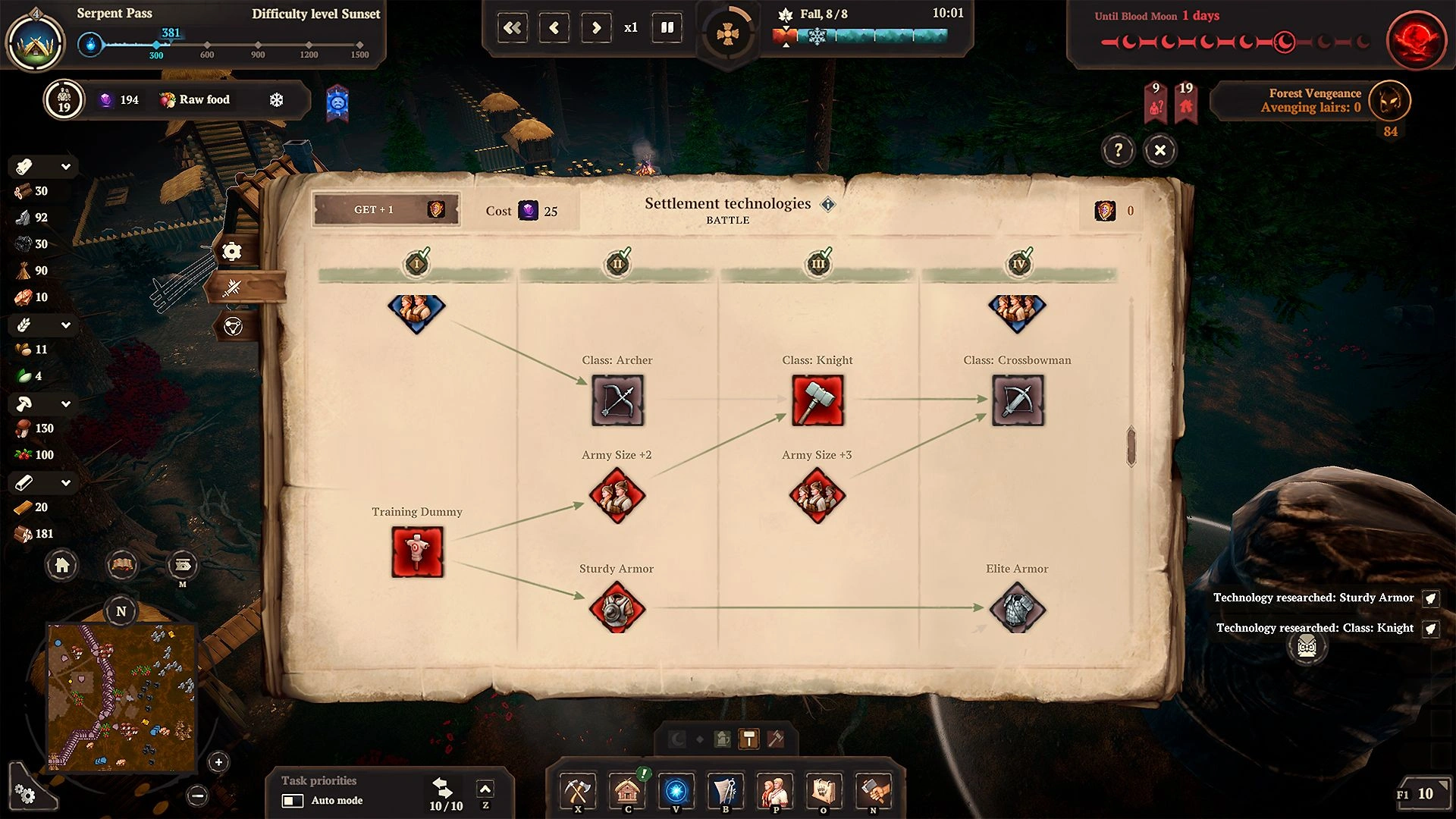Image resolution: width=1456 pixels, height=819 pixels.
Task: Zoom in the minimap with plus button
Action: (218, 762)
